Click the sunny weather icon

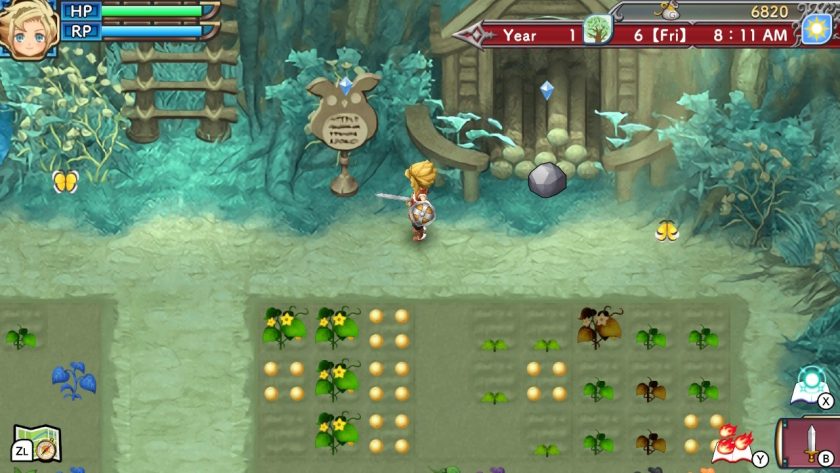(814, 29)
